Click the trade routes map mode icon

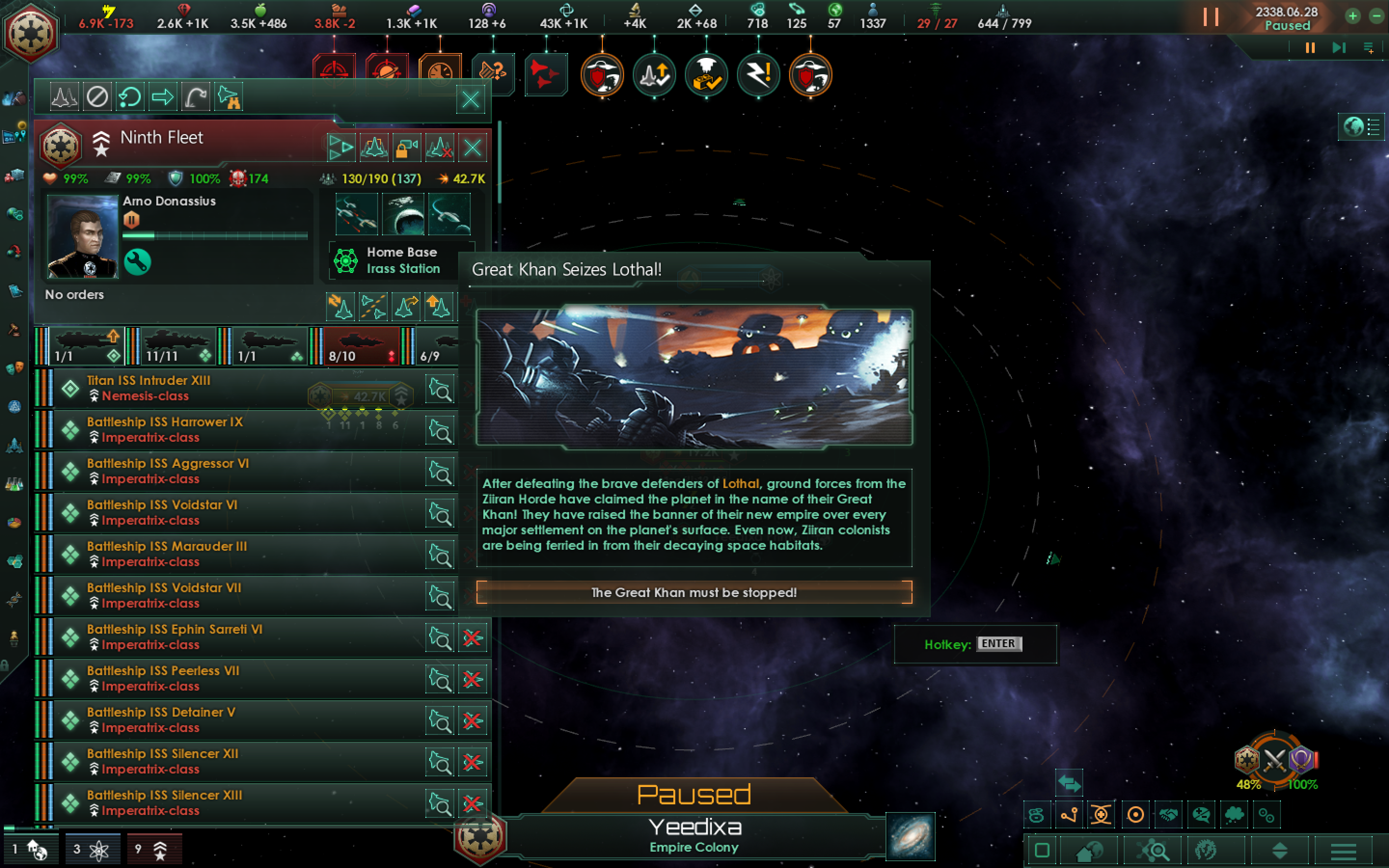pyautogui.click(x=1070, y=814)
